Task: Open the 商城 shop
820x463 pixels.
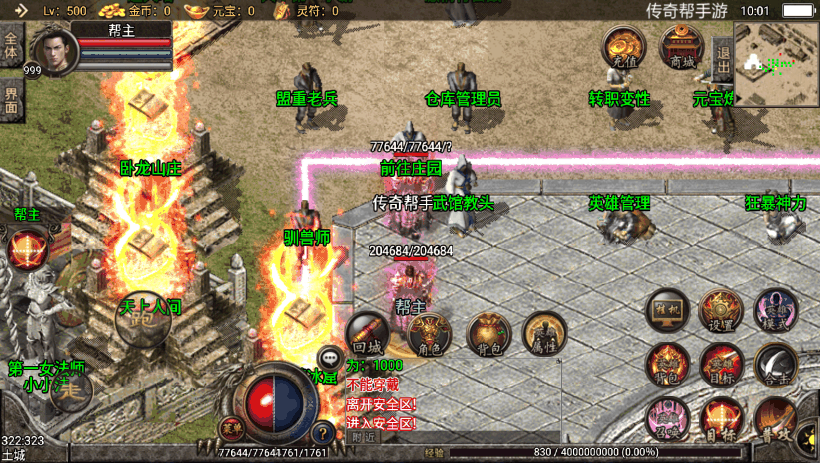Action: (x=681, y=46)
